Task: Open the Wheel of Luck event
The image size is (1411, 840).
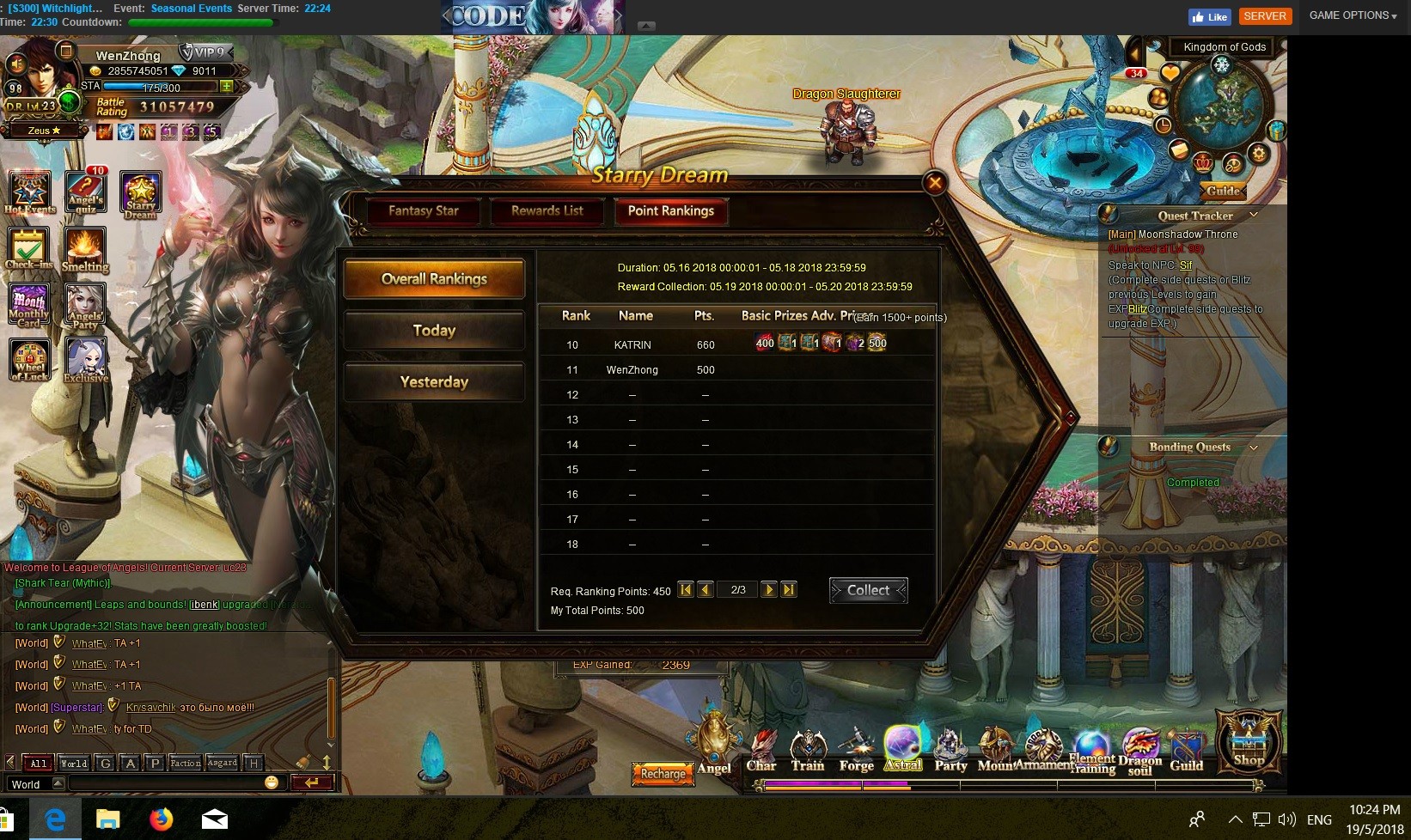Action: click(29, 361)
